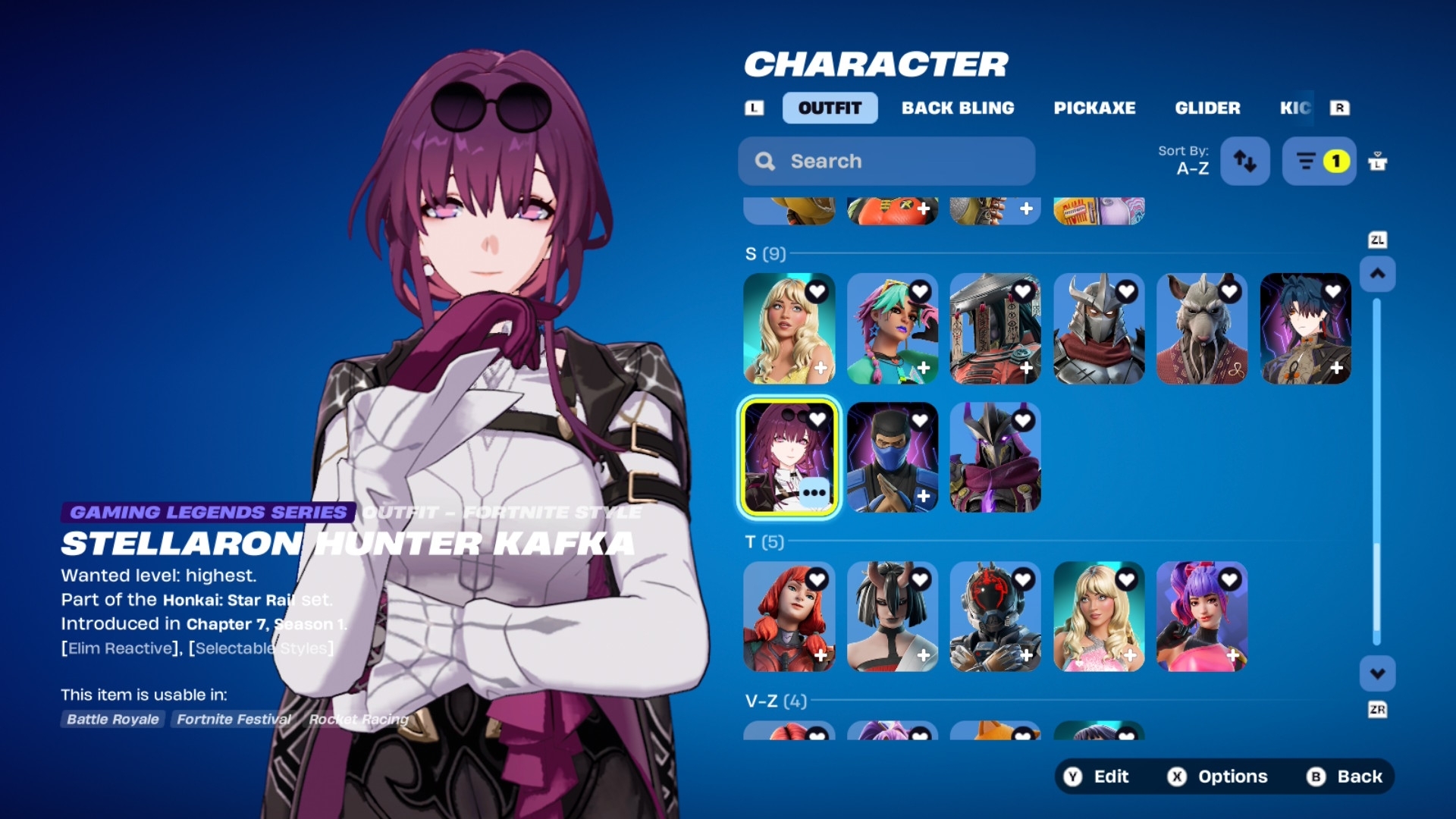The image size is (1456, 819).
Task: Choose the purple-haired pink top outfit
Action: pos(1201,617)
